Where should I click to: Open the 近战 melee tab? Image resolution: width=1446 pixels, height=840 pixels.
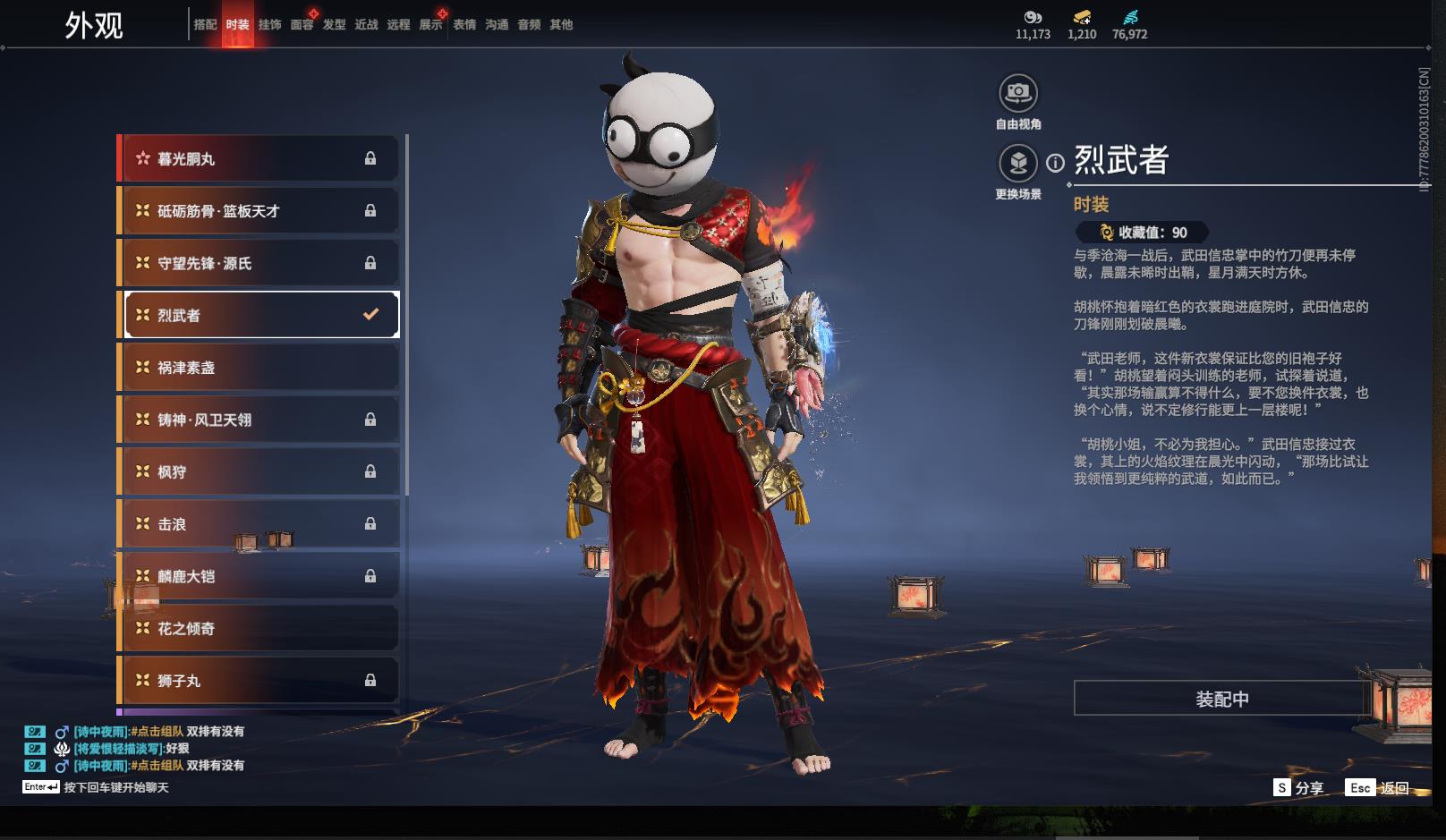366,25
